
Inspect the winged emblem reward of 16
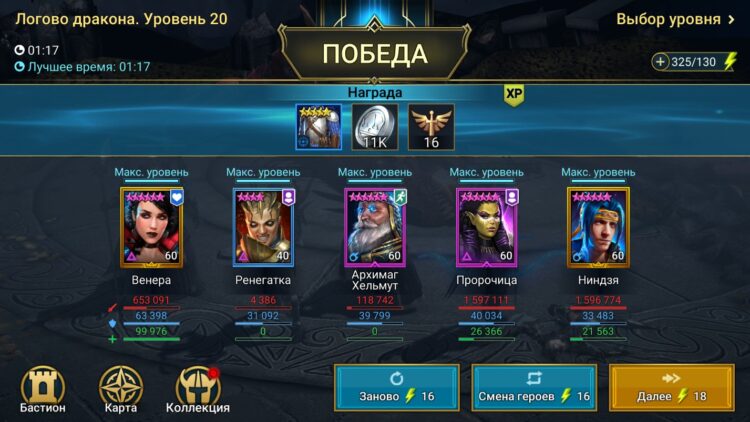point(431,127)
